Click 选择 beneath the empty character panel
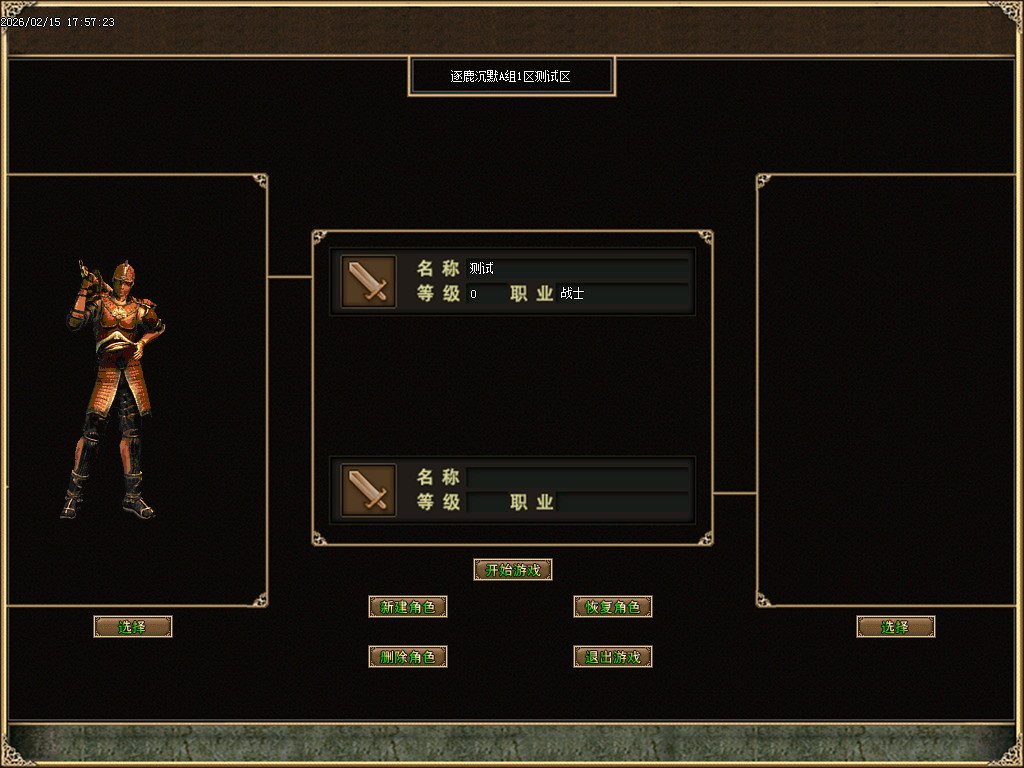This screenshot has height=768, width=1024. (896, 627)
